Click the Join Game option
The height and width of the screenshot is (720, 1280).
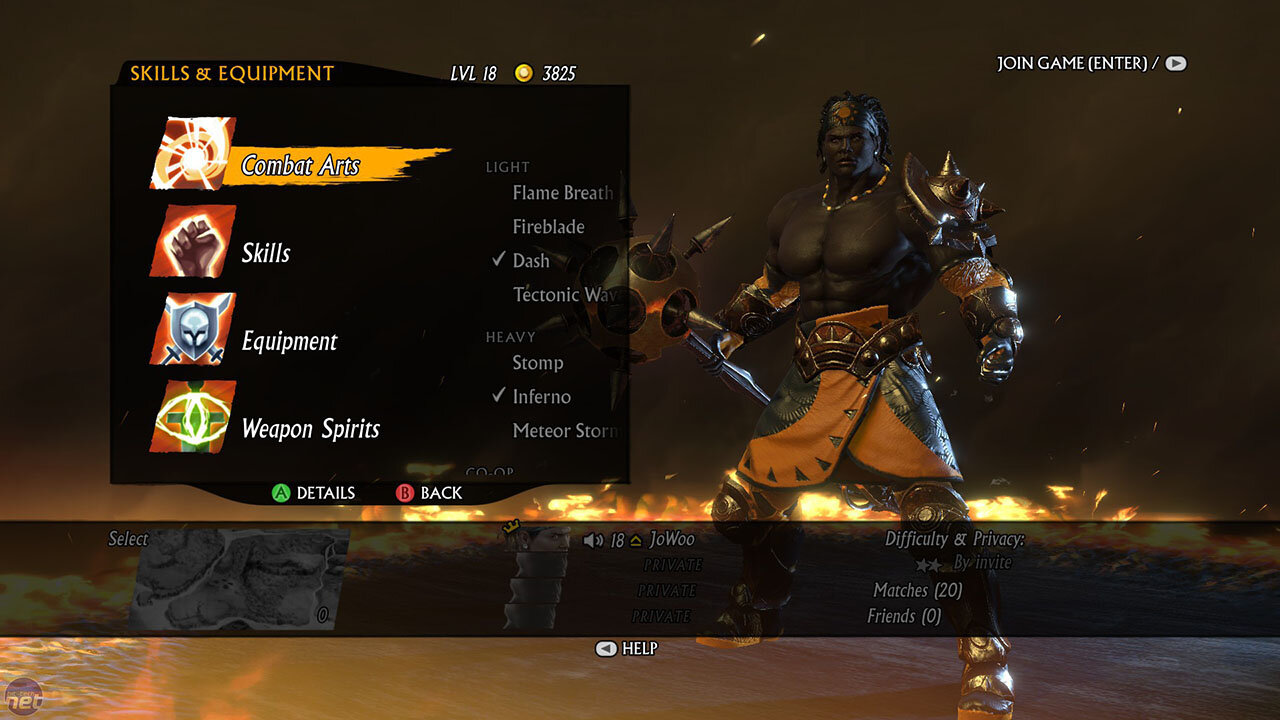click(1090, 63)
